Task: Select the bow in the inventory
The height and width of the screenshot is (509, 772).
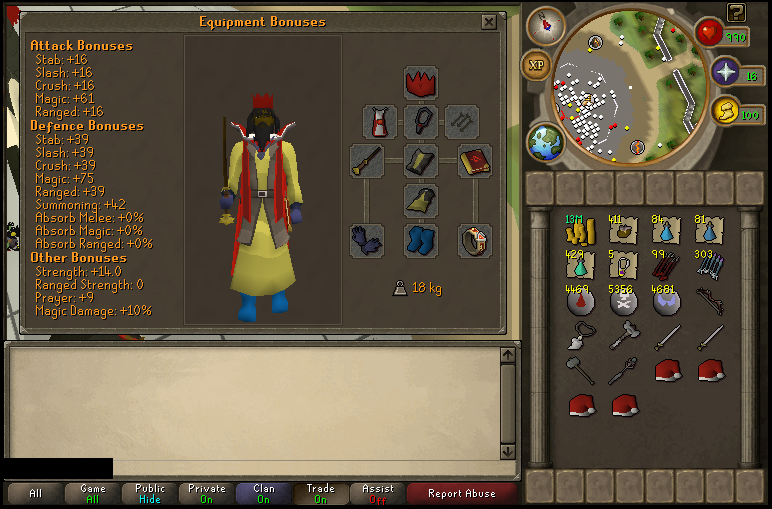Action: [x=711, y=302]
